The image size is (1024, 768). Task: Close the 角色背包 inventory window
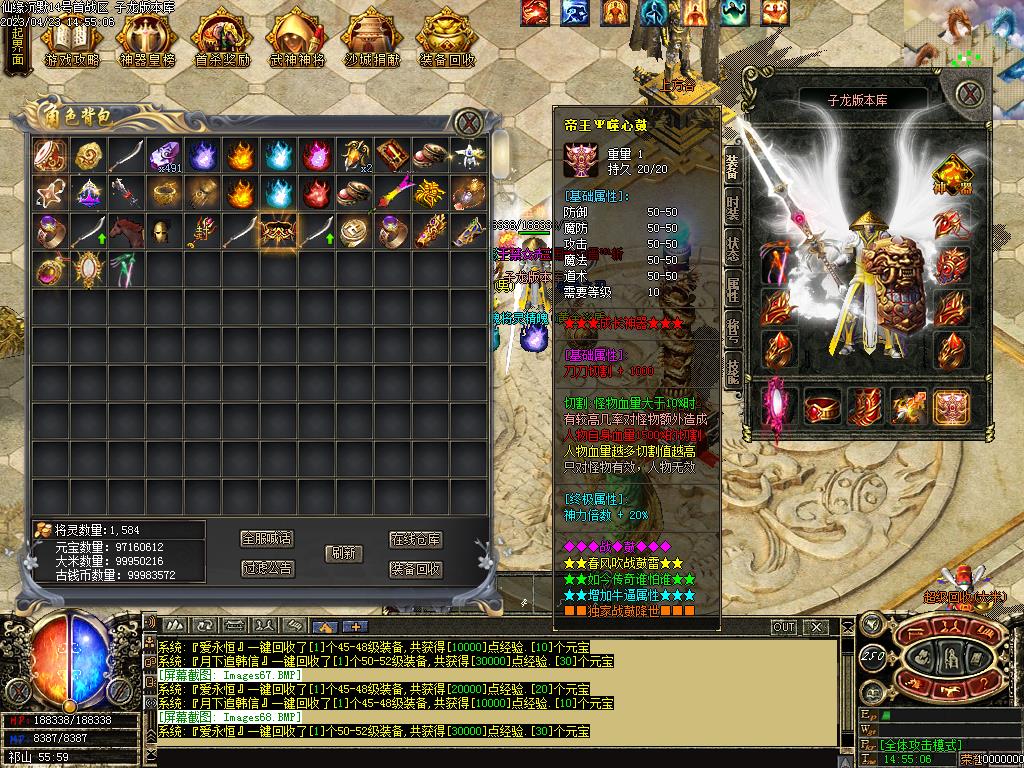coord(468,123)
